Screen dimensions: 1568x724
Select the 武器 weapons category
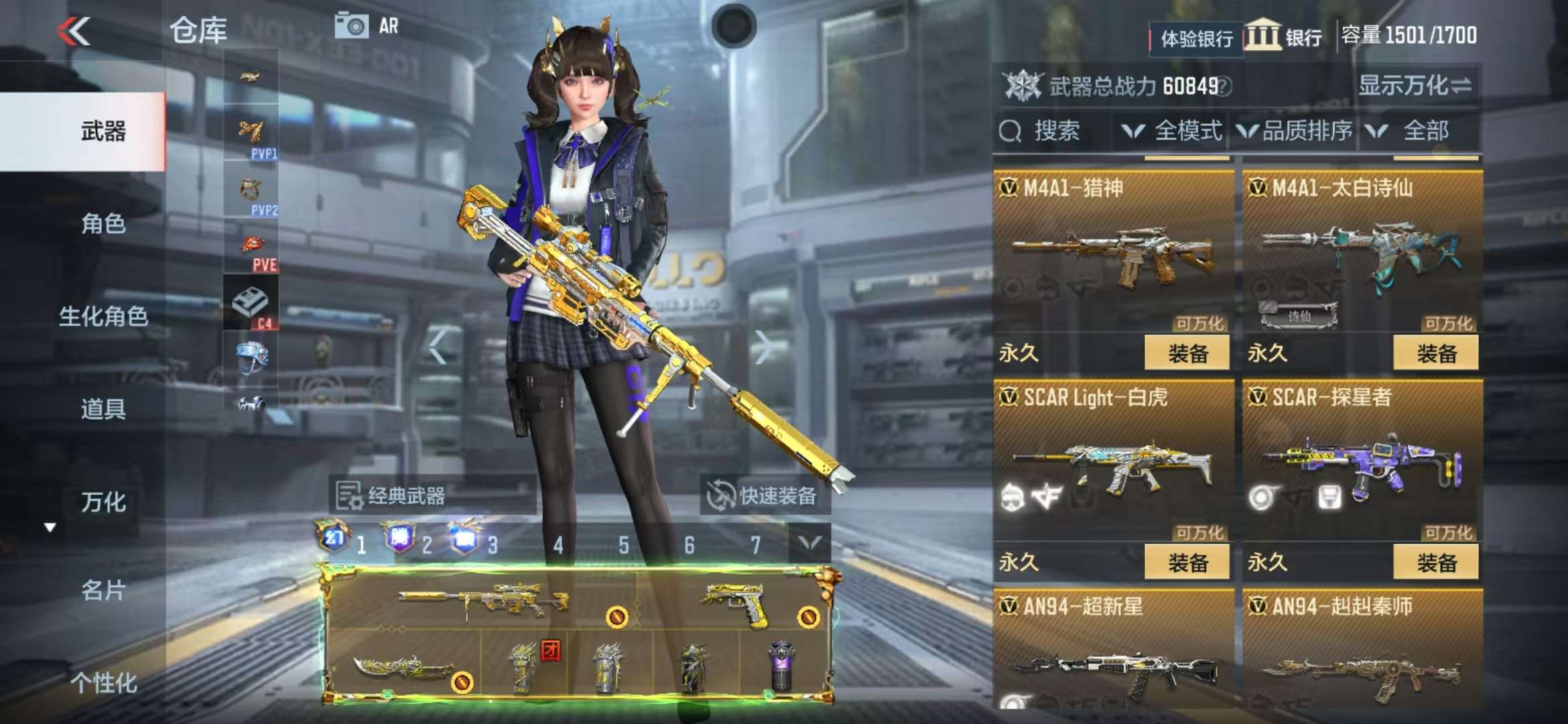(103, 131)
